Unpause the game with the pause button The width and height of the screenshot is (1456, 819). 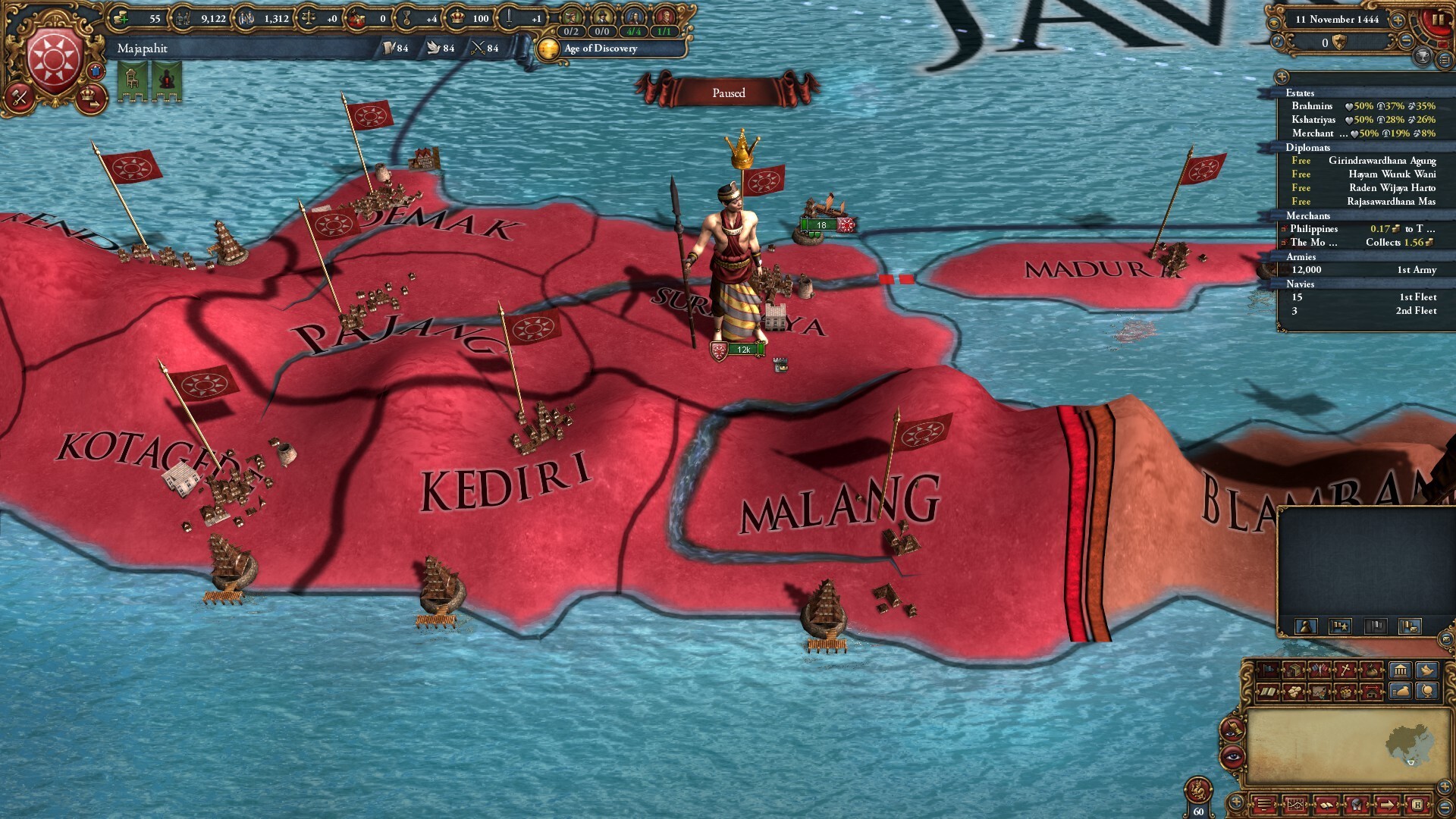(1437, 19)
